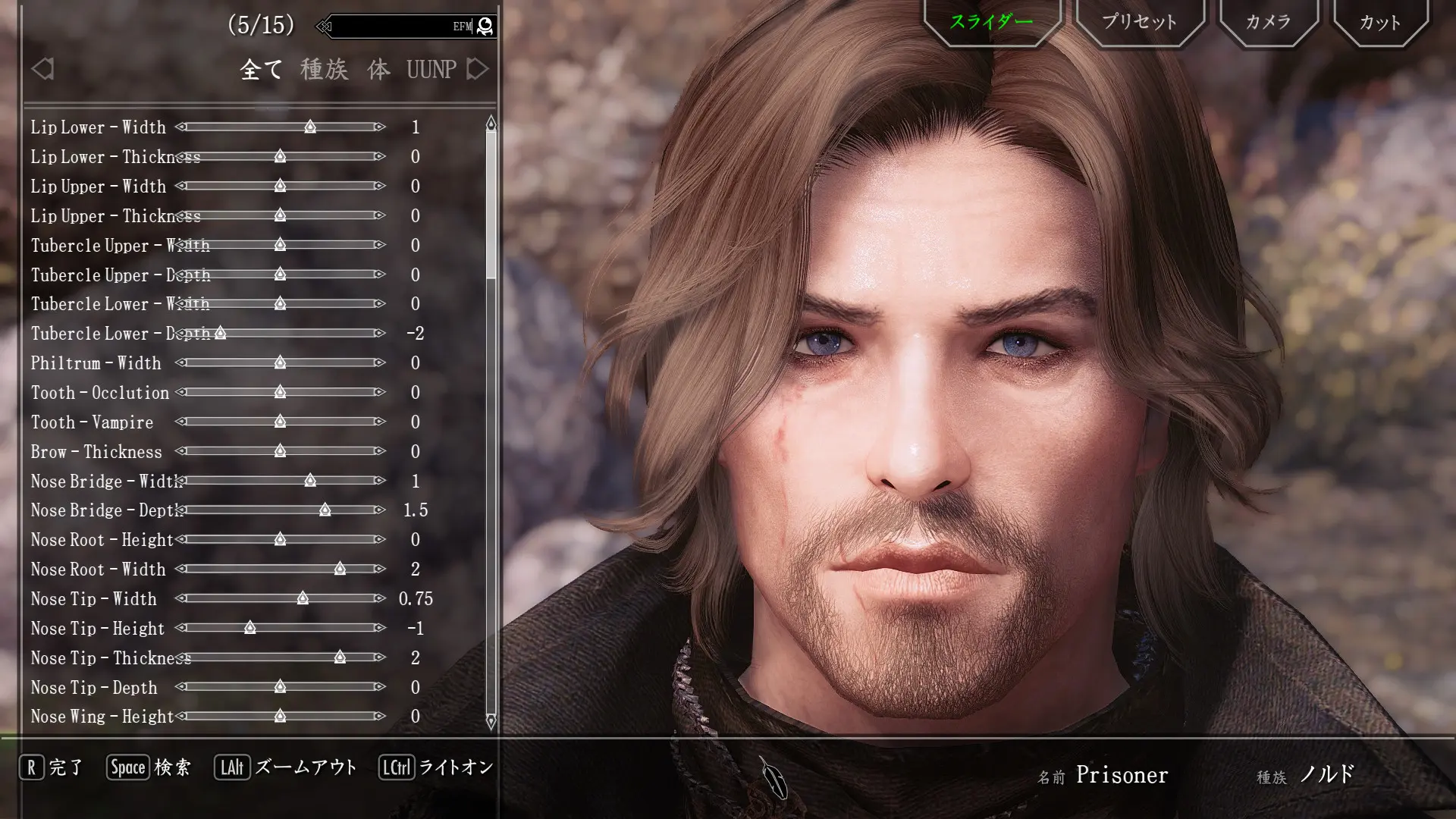Decrease Tooth - Vampire with left arrow
This screenshot has height=819, width=1456.
[x=180, y=422]
